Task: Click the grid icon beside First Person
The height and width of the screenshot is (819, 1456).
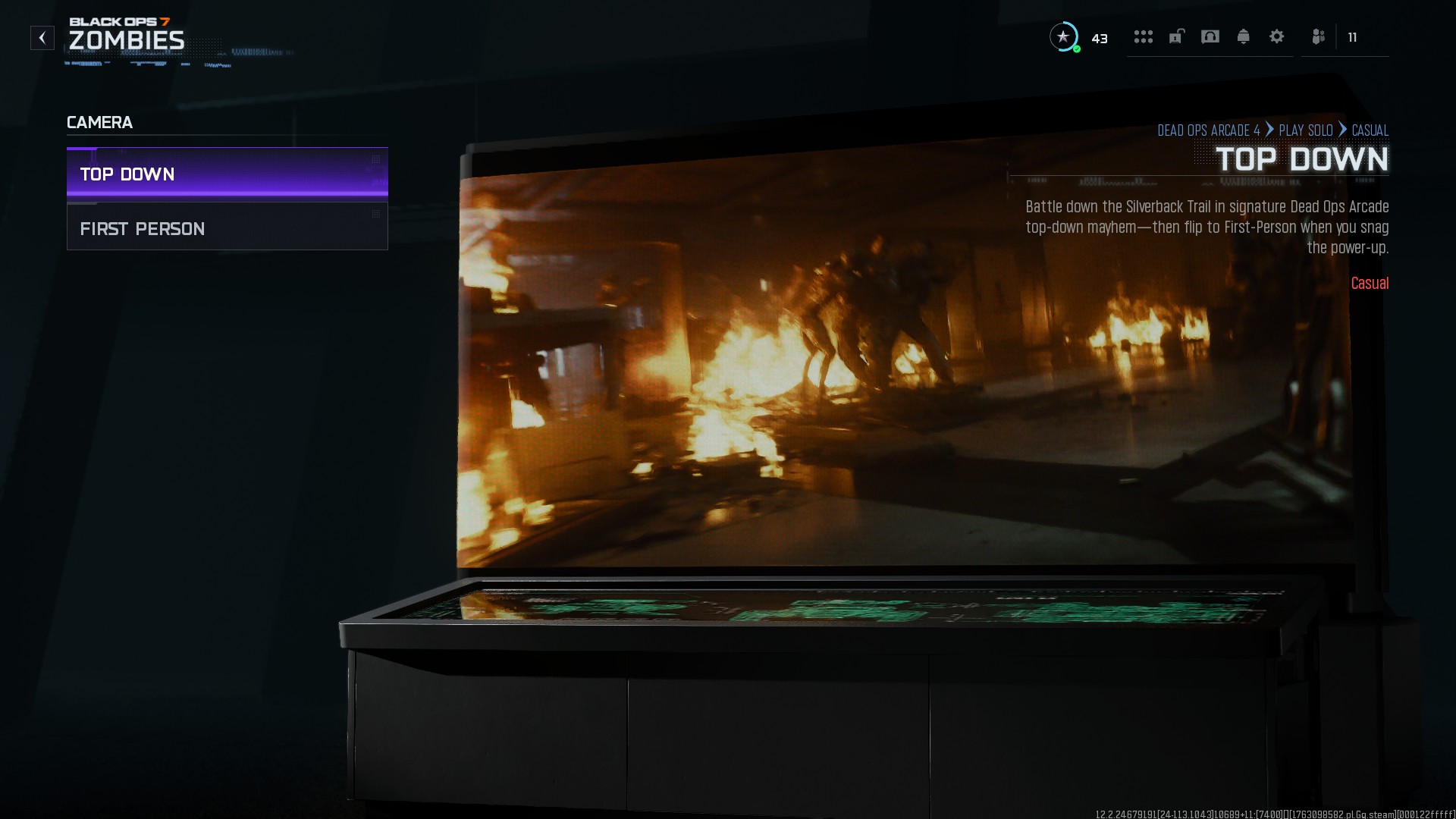Action: coord(375,214)
